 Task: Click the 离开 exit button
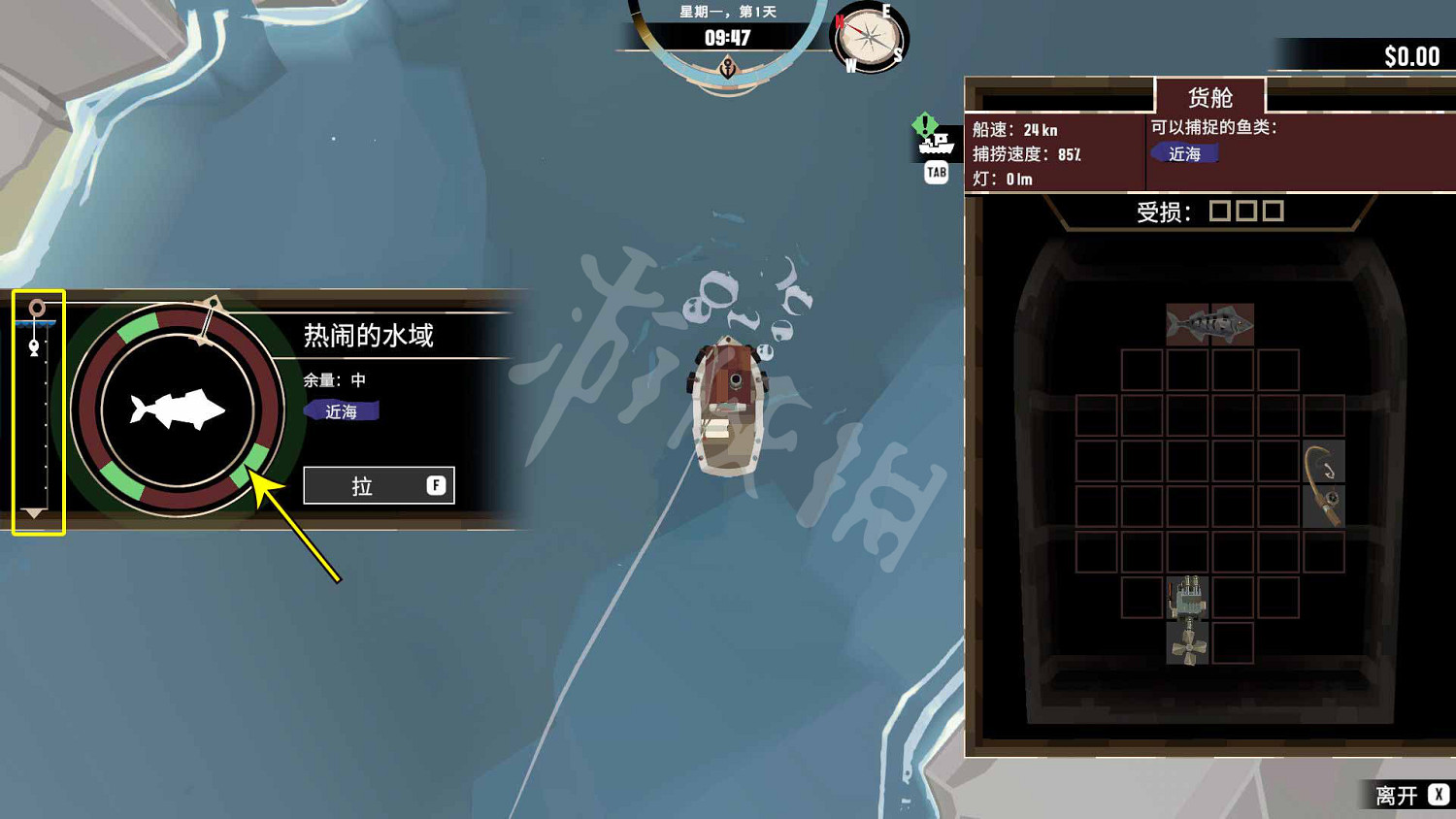point(1396,795)
